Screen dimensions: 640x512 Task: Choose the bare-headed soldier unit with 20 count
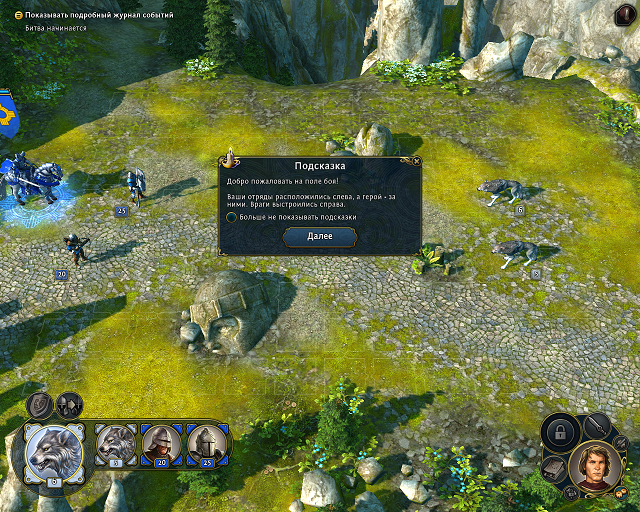[162, 444]
